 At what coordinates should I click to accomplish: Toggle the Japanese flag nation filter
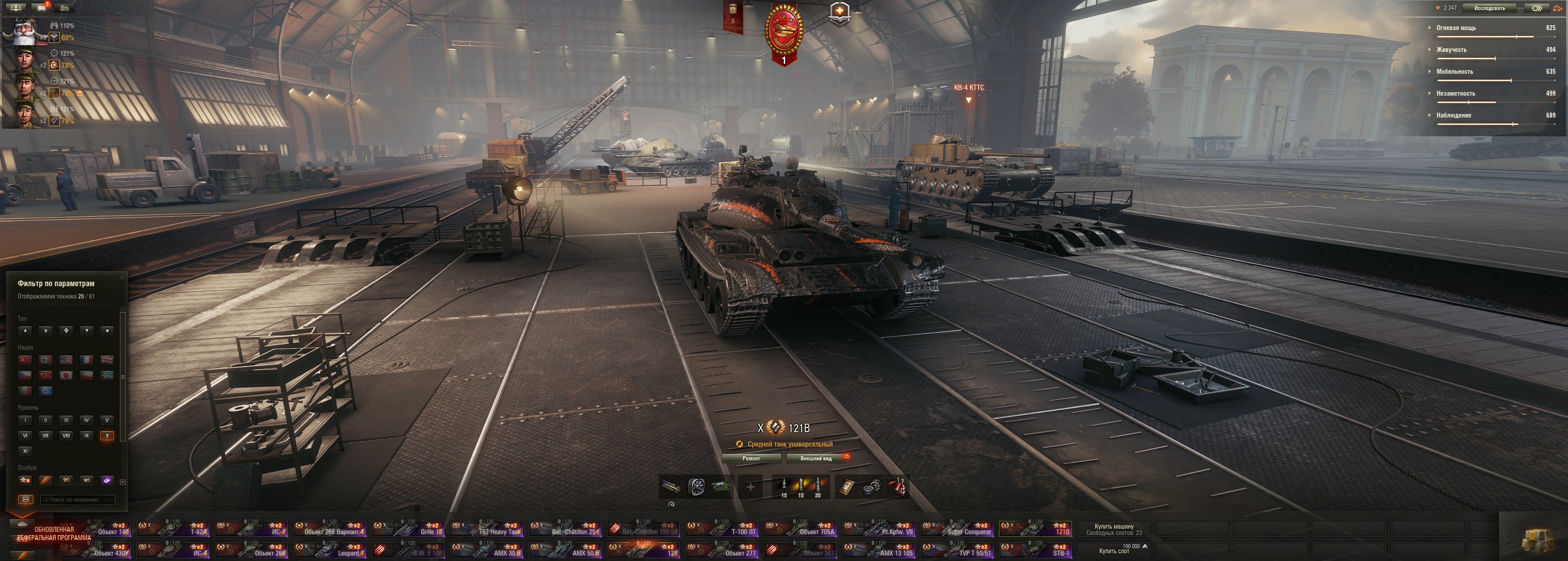point(66,376)
